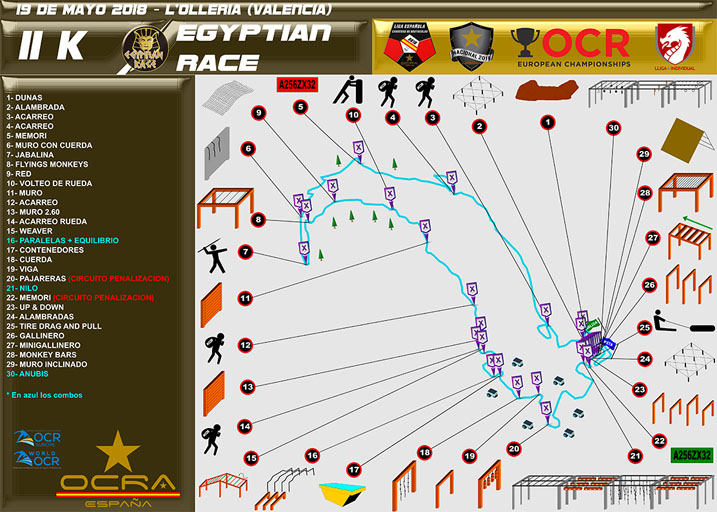Click the number 11 obstacle marker
Screen dimensions: 717x512
[x=244, y=298]
